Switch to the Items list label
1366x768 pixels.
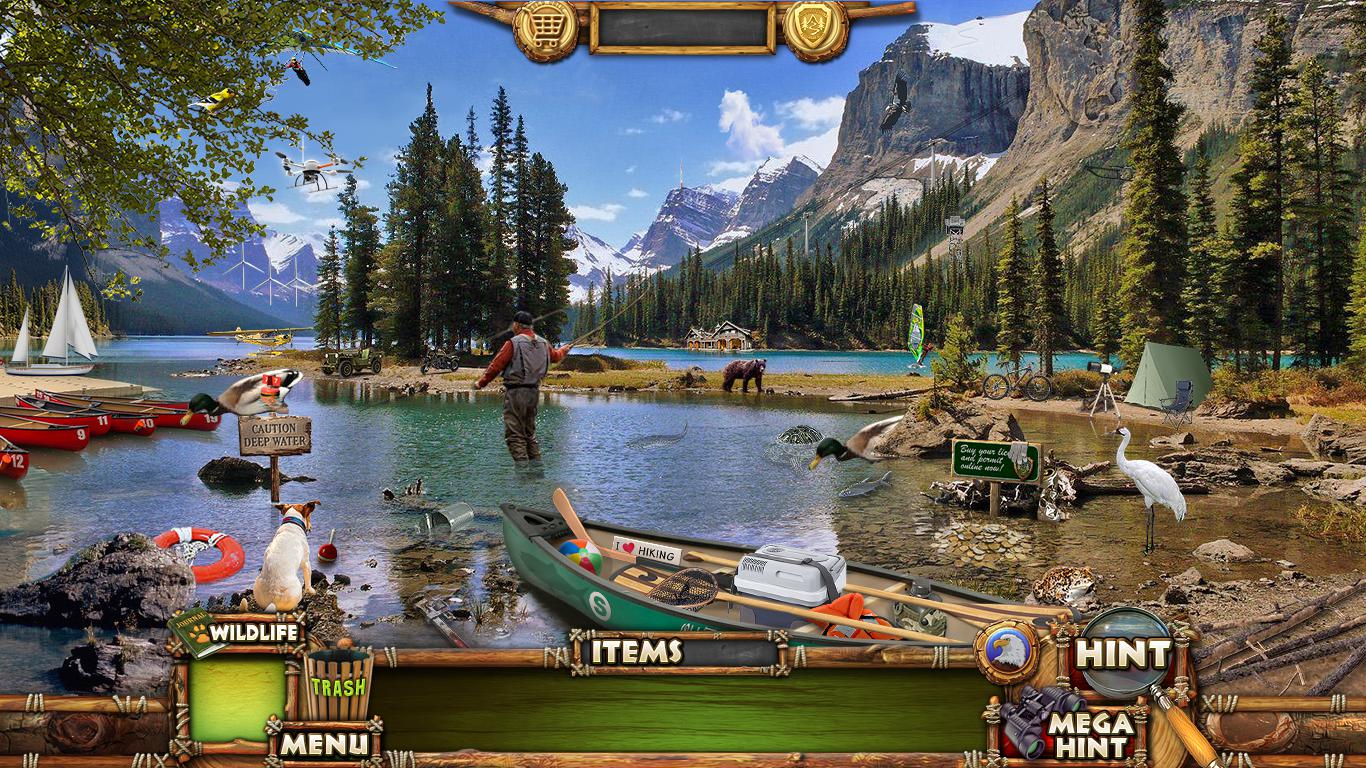[x=636, y=652]
